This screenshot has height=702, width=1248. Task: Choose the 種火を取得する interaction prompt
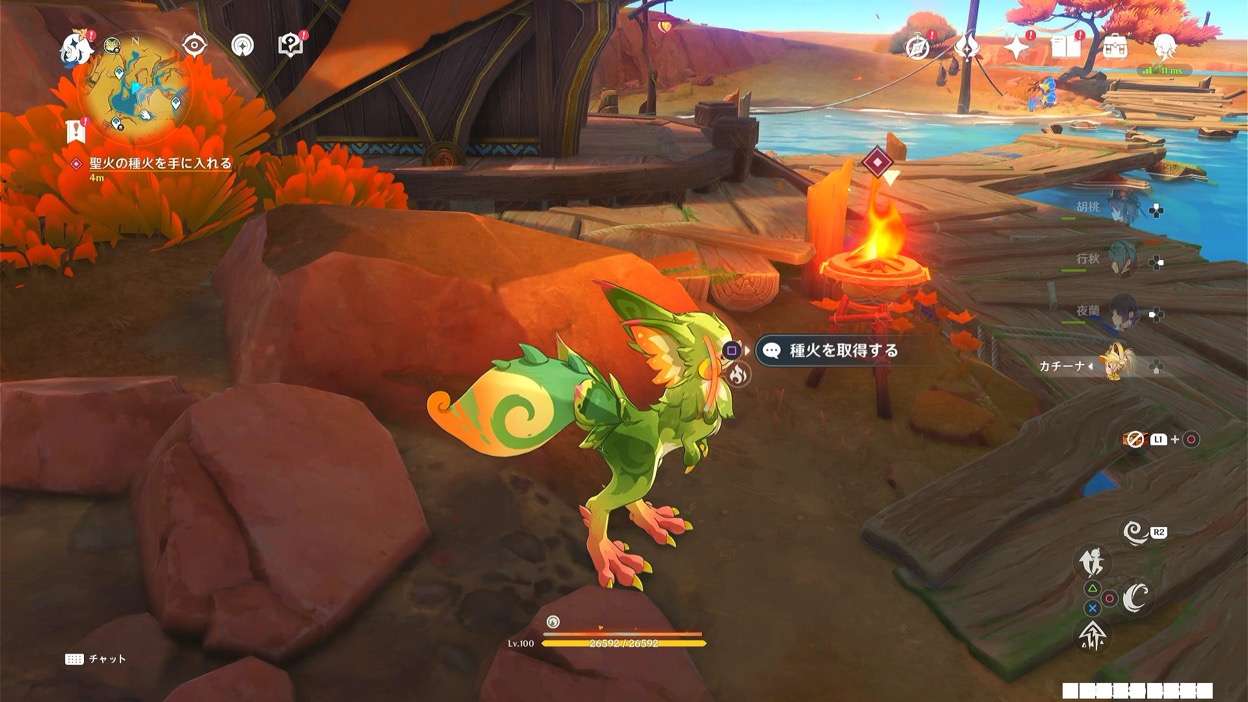click(x=830, y=350)
